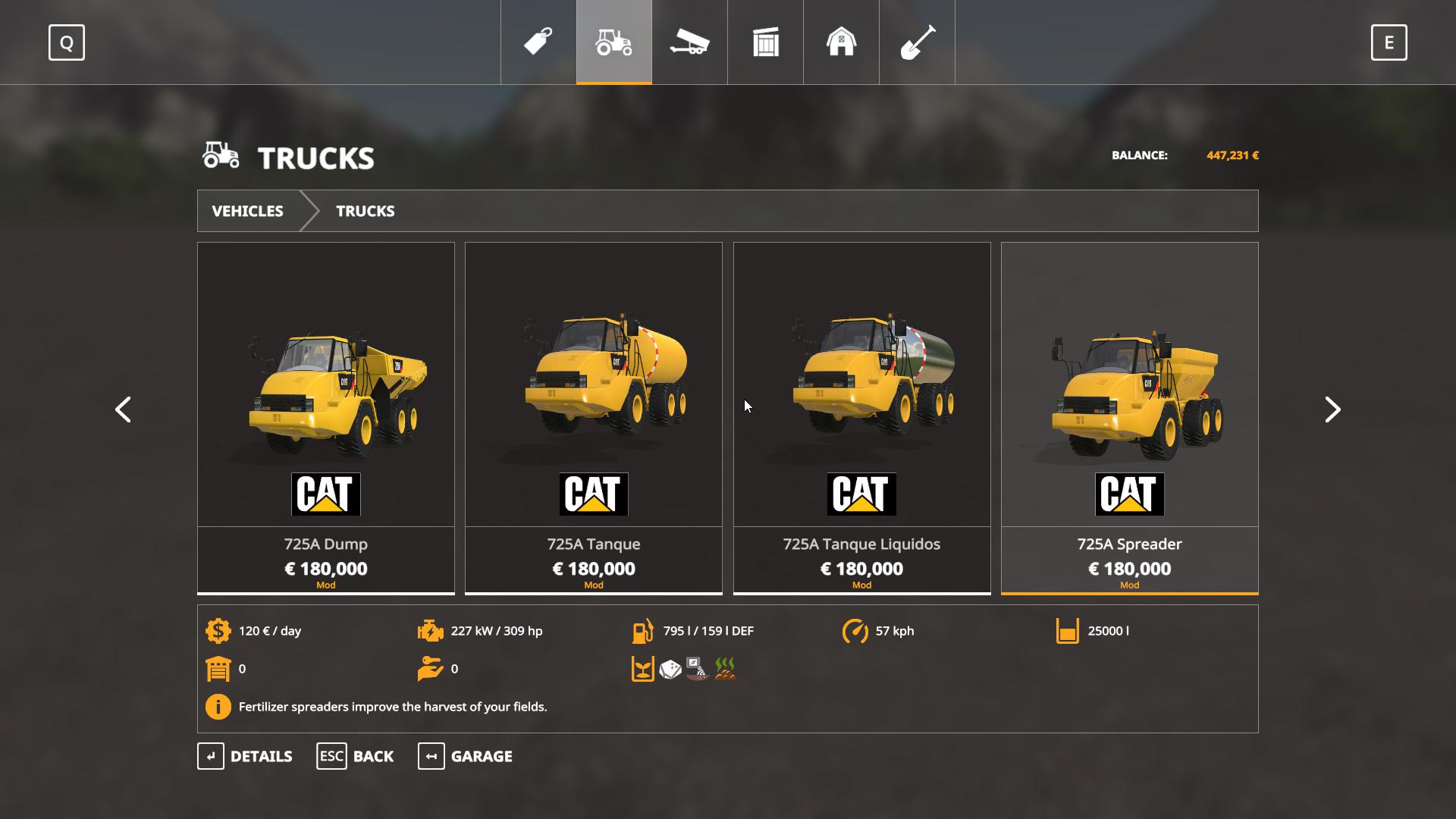Select the 725A Dump truck card
This screenshot has width=1456, height=819.
point(326,417)
